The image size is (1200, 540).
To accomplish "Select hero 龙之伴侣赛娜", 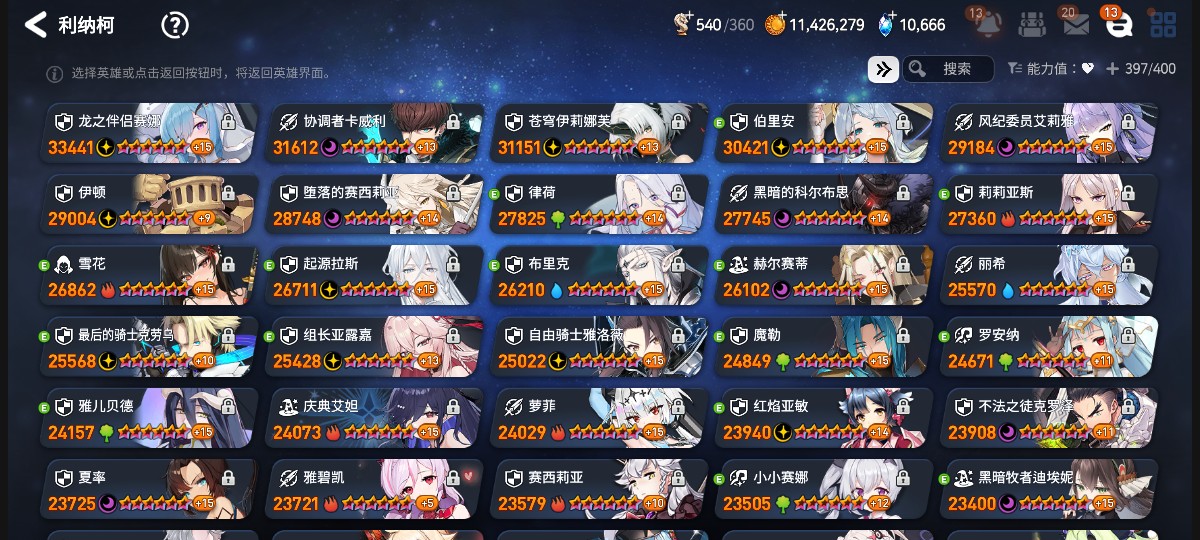I will 149,133.
